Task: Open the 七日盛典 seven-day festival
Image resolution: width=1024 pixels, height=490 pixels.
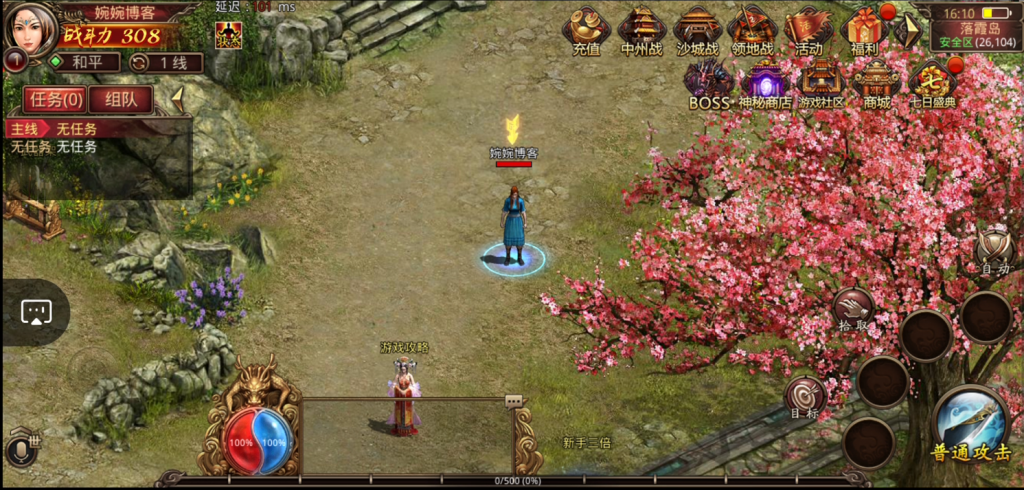Action: [932, 83]
